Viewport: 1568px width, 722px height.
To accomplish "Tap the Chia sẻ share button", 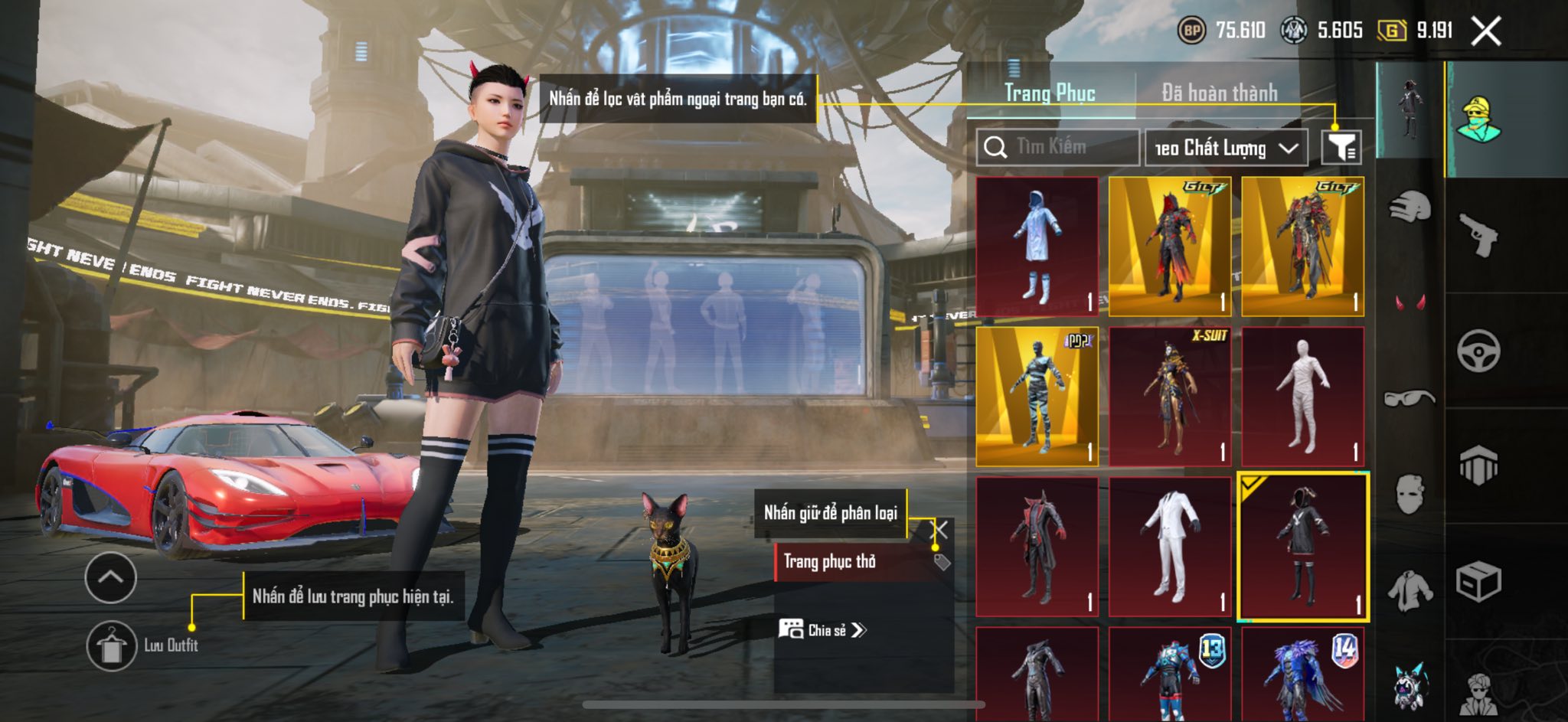I will (822, 630).
